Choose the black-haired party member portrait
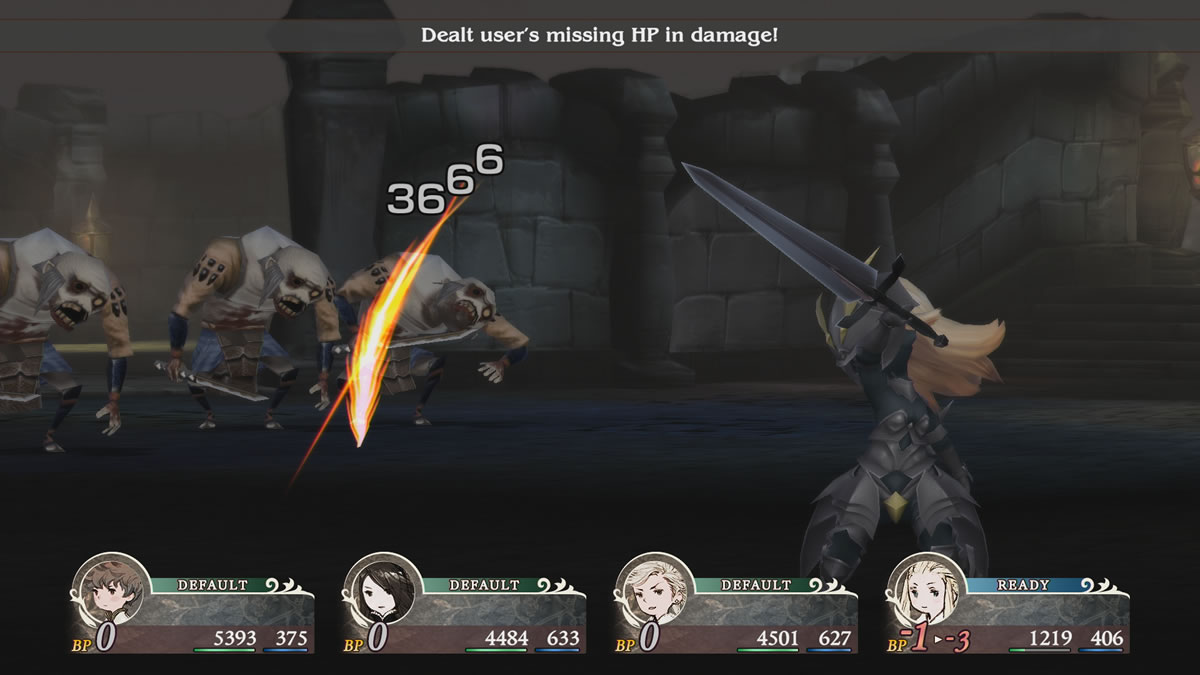The image size is (1200, 675). coord(379,591)
